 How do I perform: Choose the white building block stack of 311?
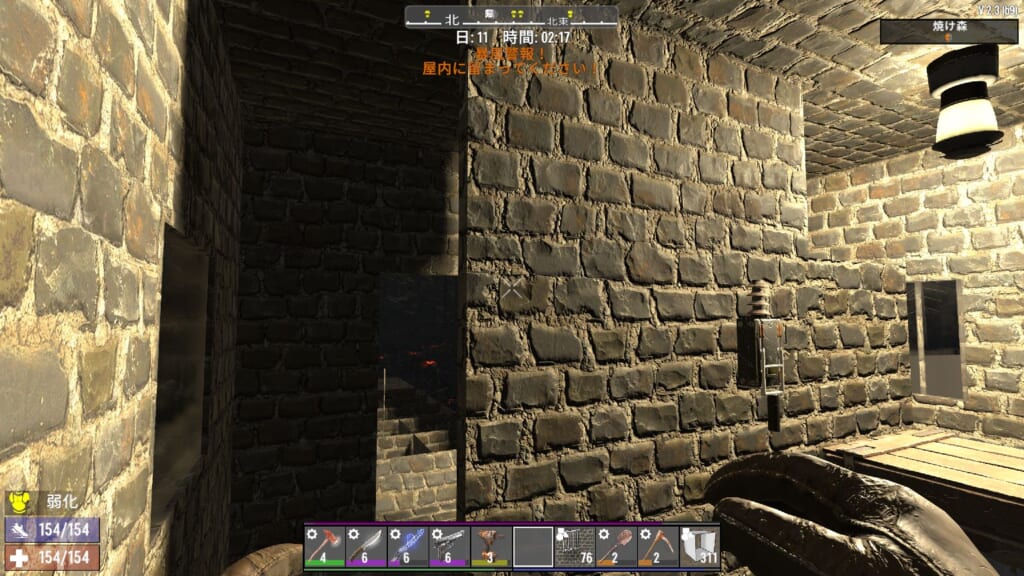699,547
